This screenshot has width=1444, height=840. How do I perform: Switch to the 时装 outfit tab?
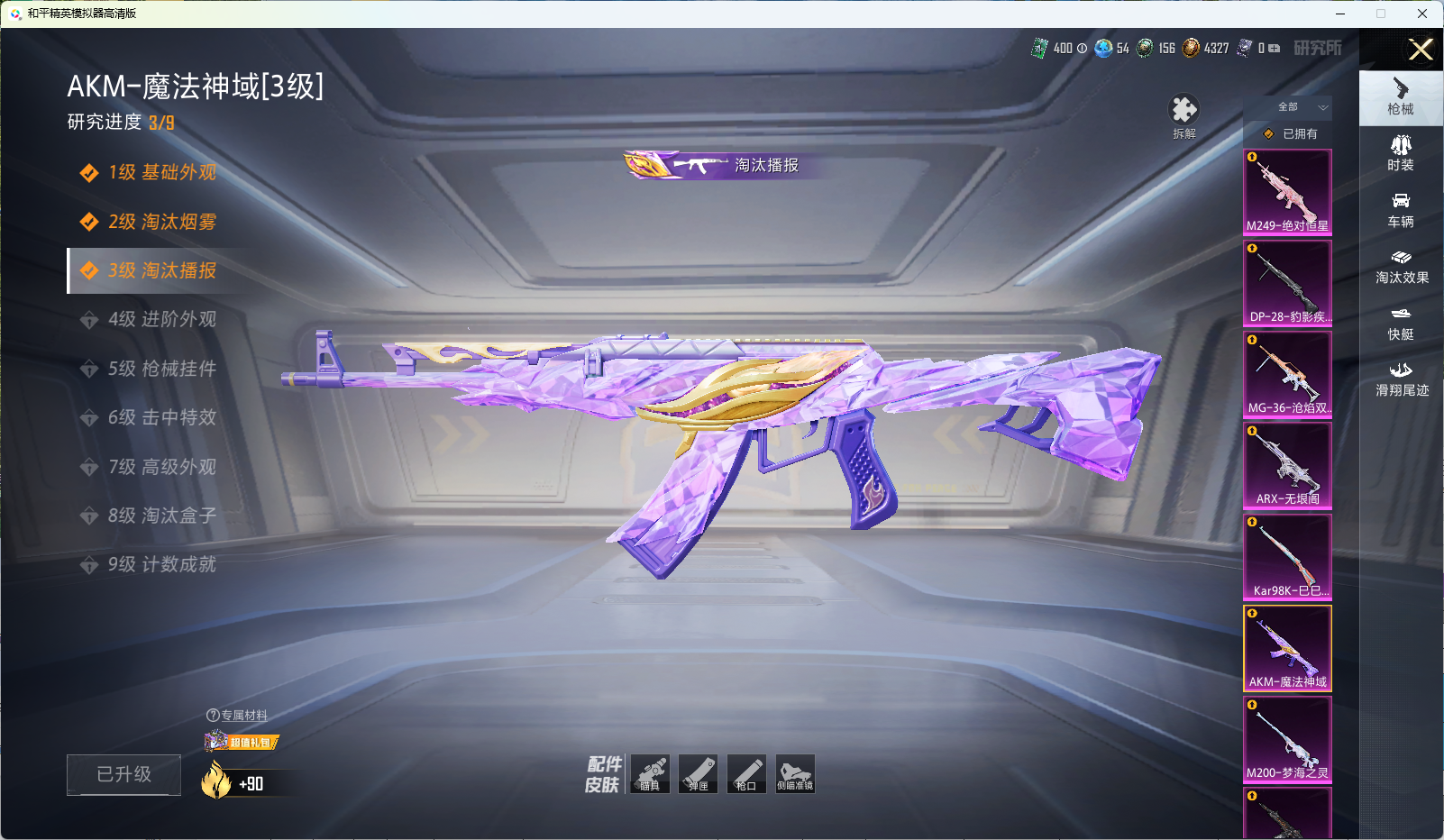(x=1401, y=152)
